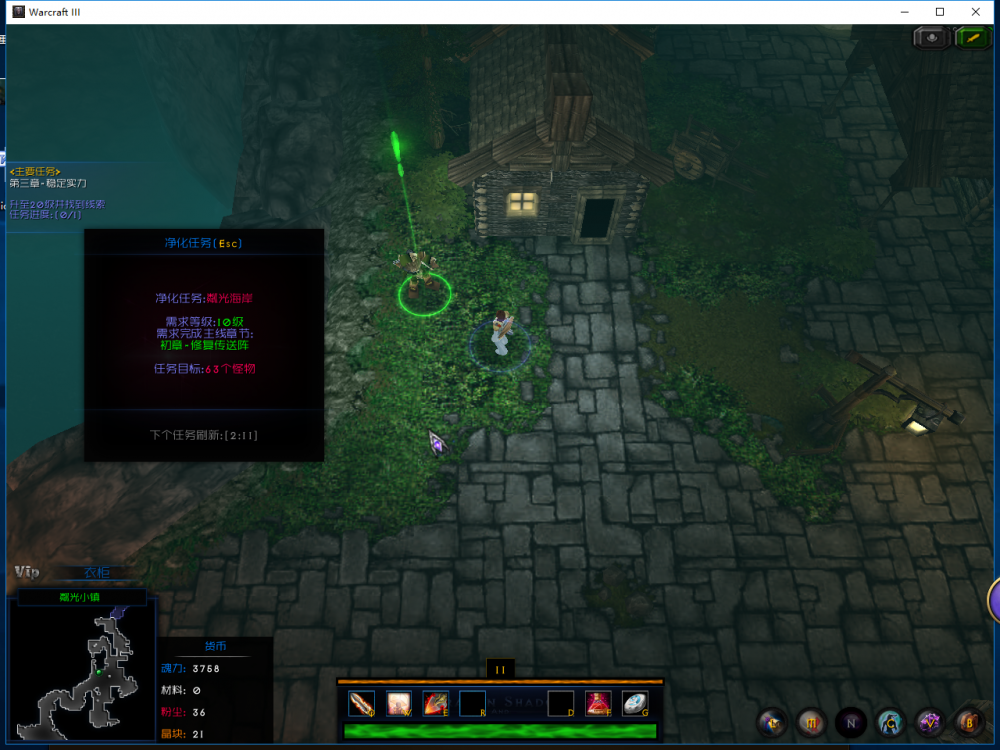Image resolution: width=1000 pixels, height=750 pixels.
Task: Activate the Q skill icon in the hotbar
Action: [362, 704]
